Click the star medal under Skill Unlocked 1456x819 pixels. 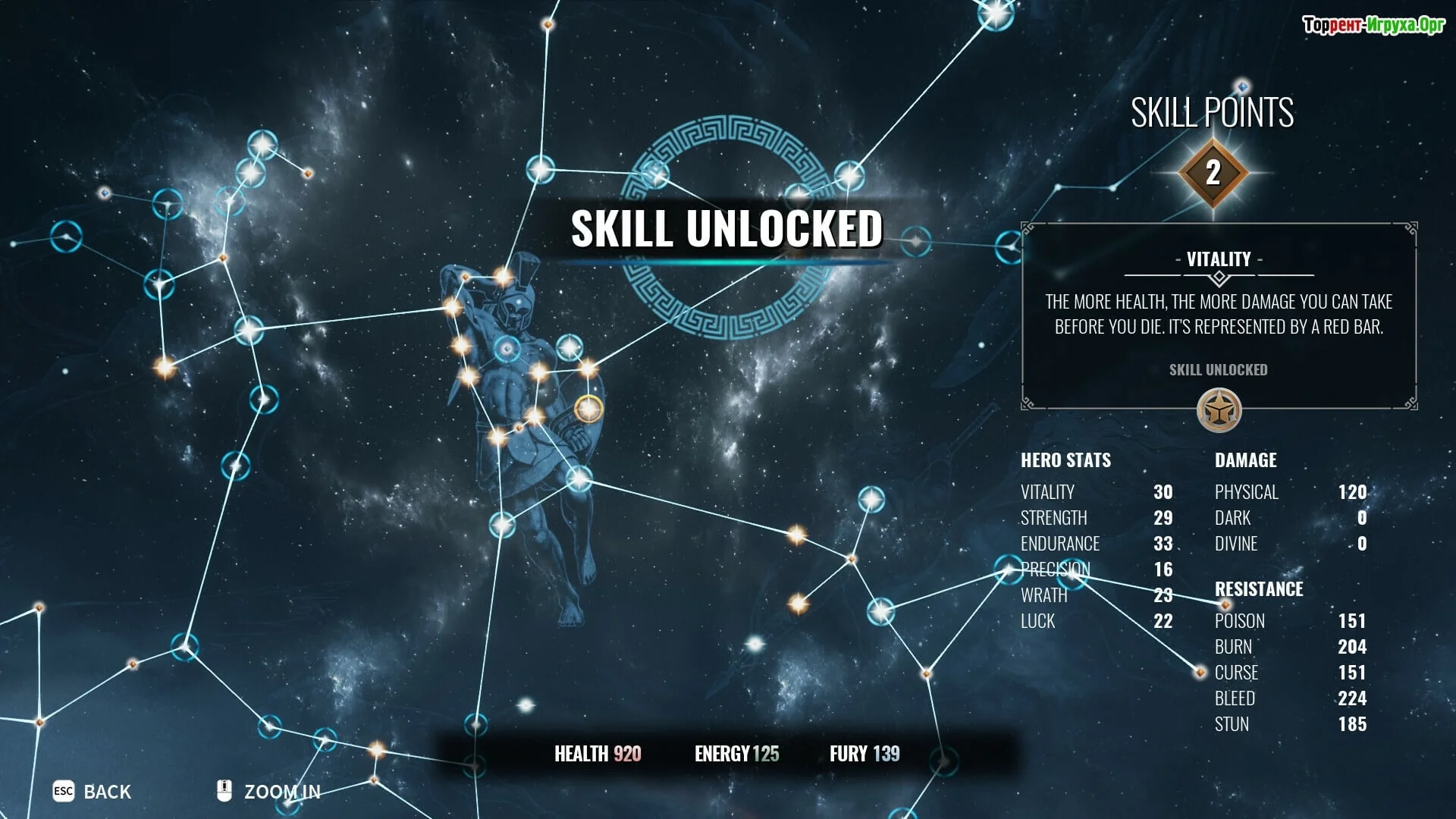[1219, 411]
